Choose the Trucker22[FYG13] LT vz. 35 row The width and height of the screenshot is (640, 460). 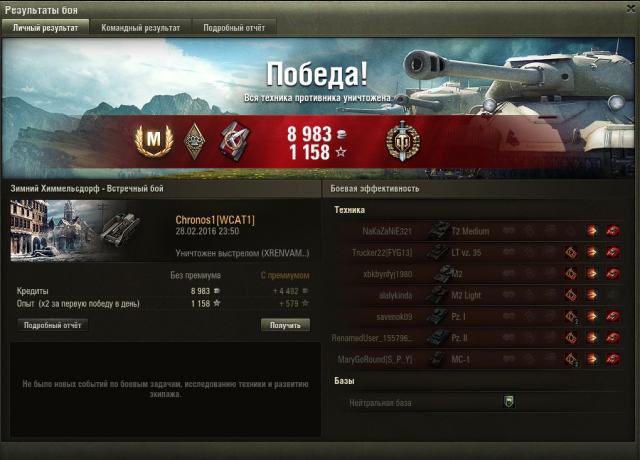(x=480, y=252)
